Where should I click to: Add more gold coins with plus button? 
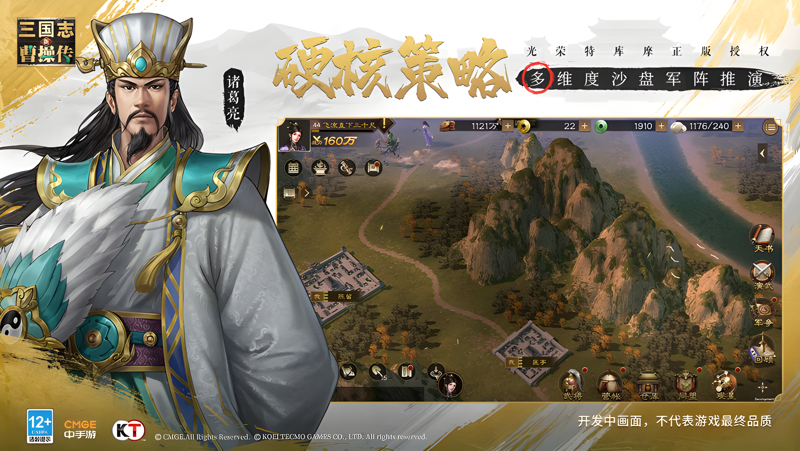[x=586, y=126]
